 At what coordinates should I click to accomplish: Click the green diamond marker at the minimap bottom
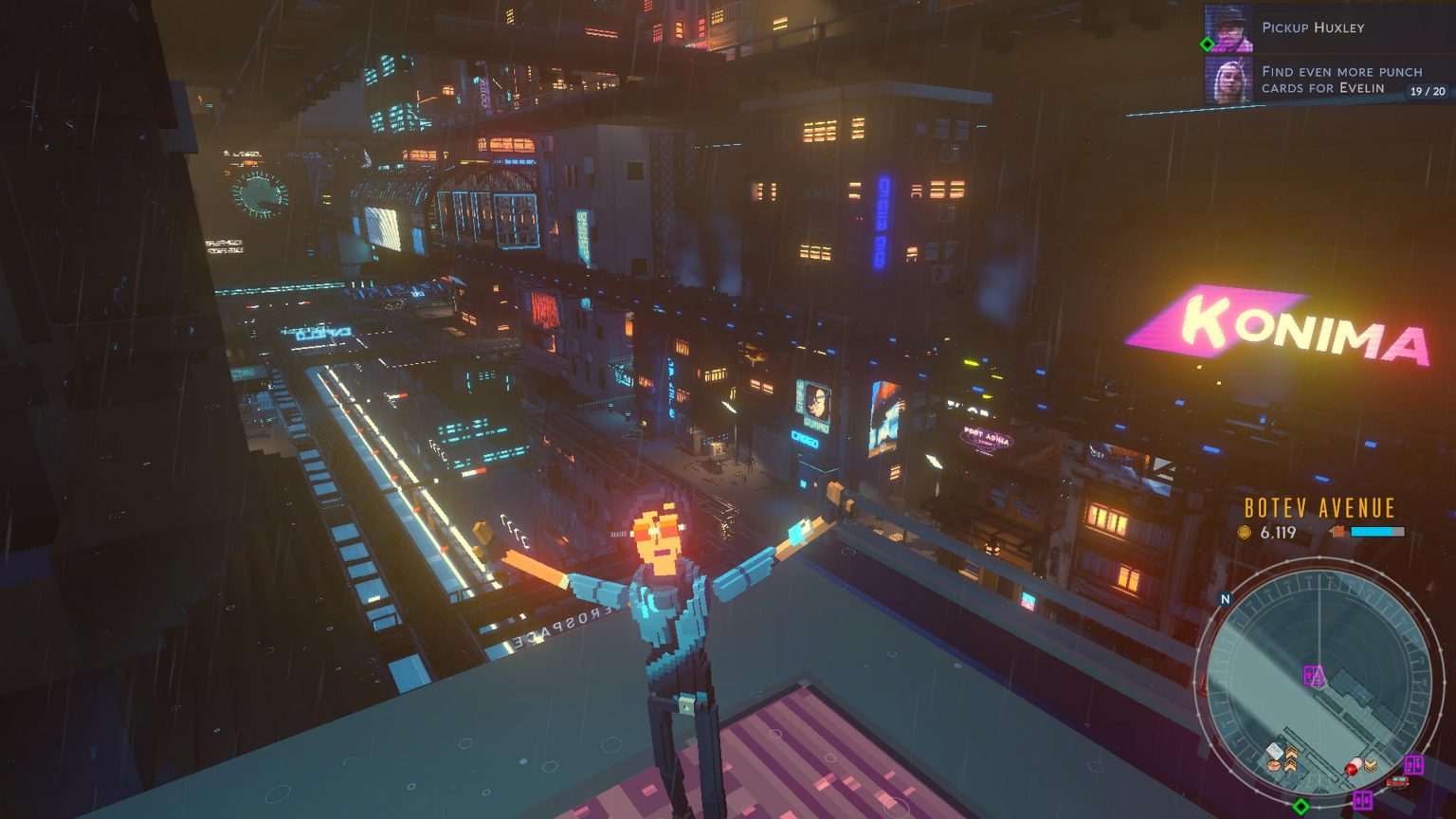pyautogui.click(x=1301, y=808)
